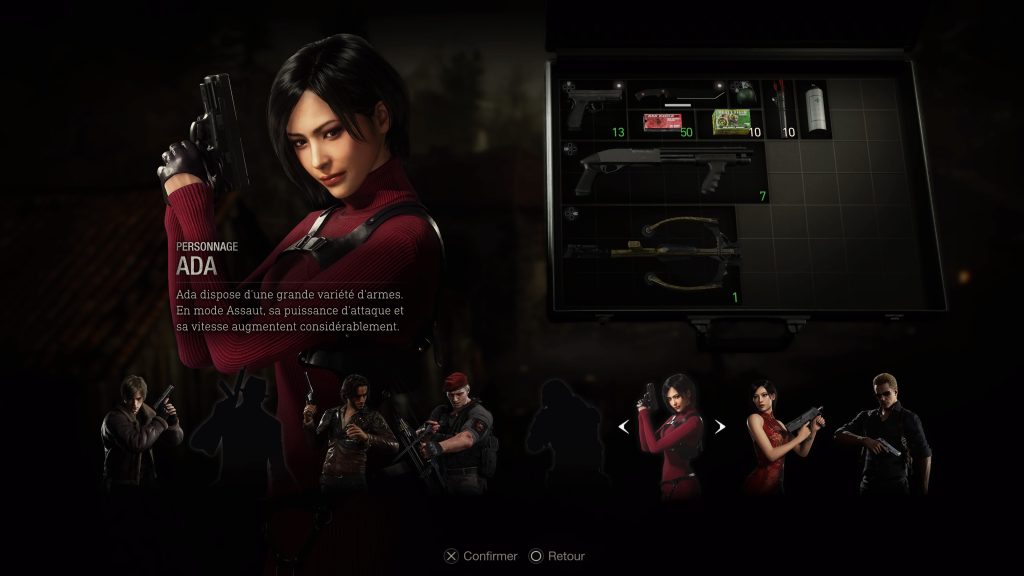Click the right arrow beside Ada's thumbnail

718,427
